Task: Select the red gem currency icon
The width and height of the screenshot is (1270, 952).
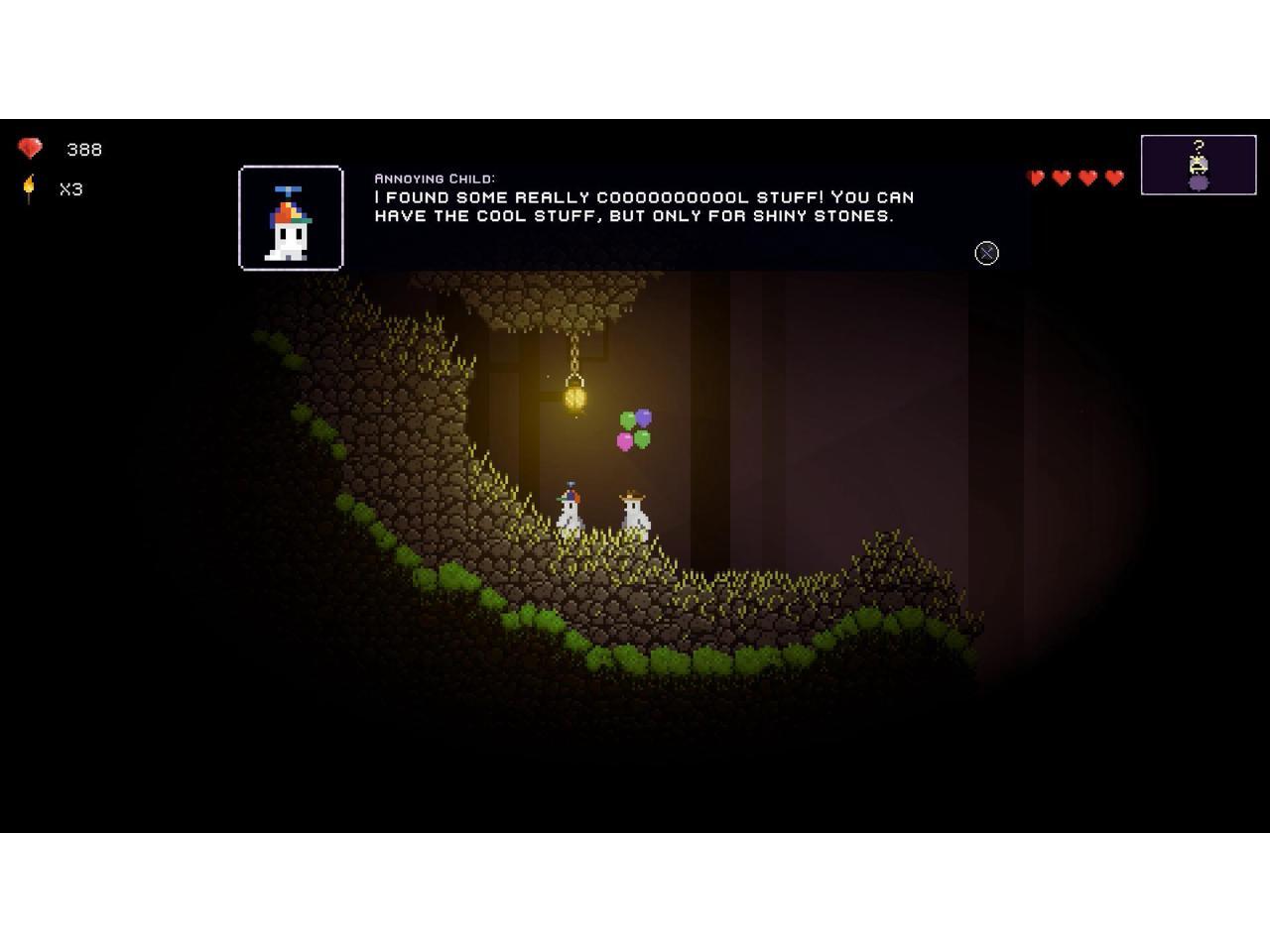Action: (31, 149)
